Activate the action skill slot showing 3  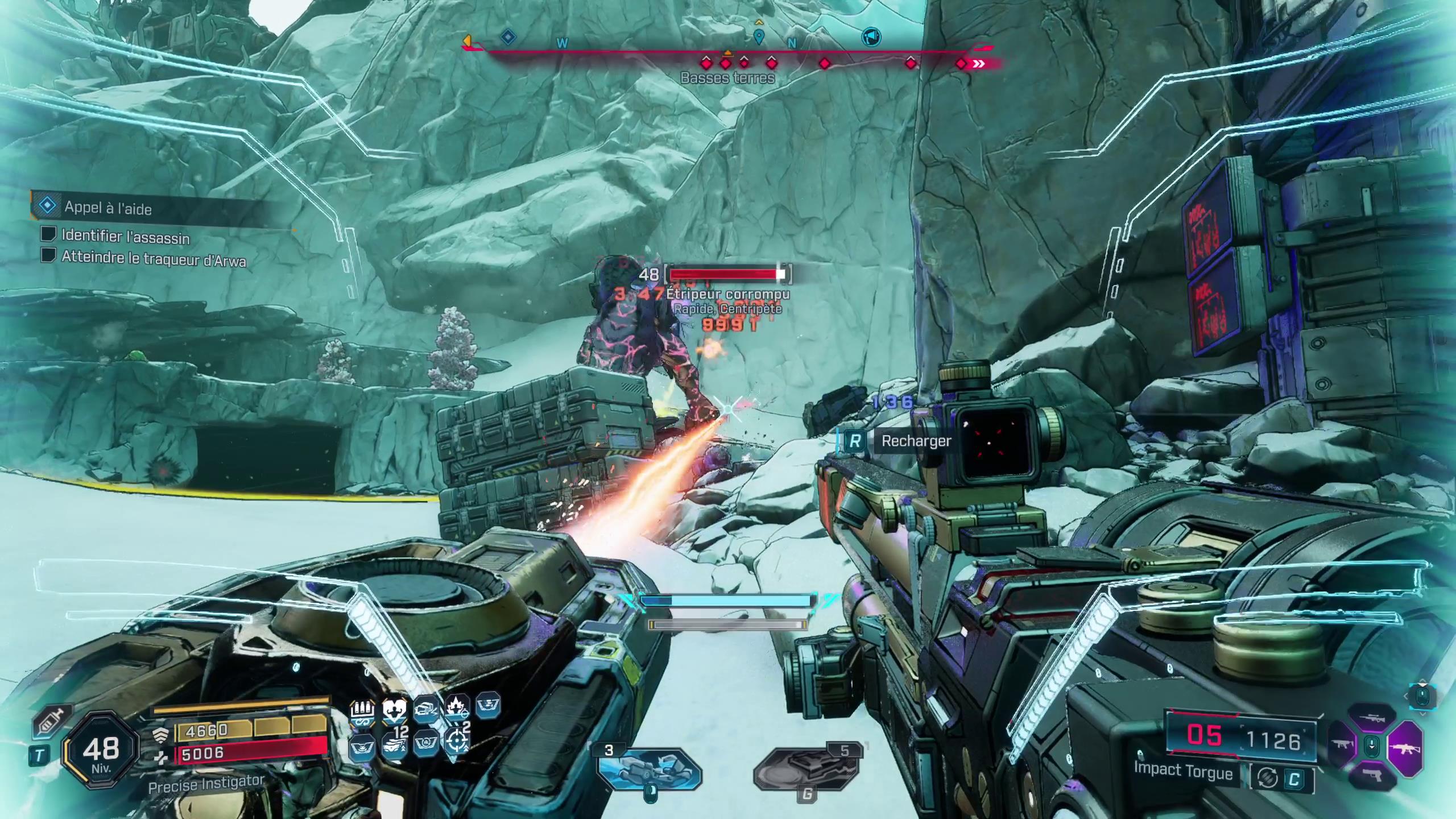coord(650,769)
